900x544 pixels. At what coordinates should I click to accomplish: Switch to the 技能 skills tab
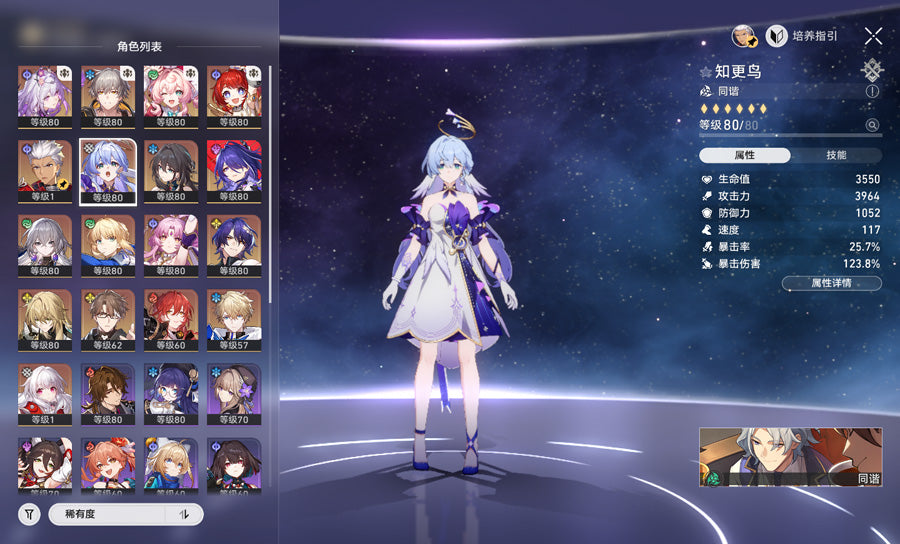coord(836,155)
